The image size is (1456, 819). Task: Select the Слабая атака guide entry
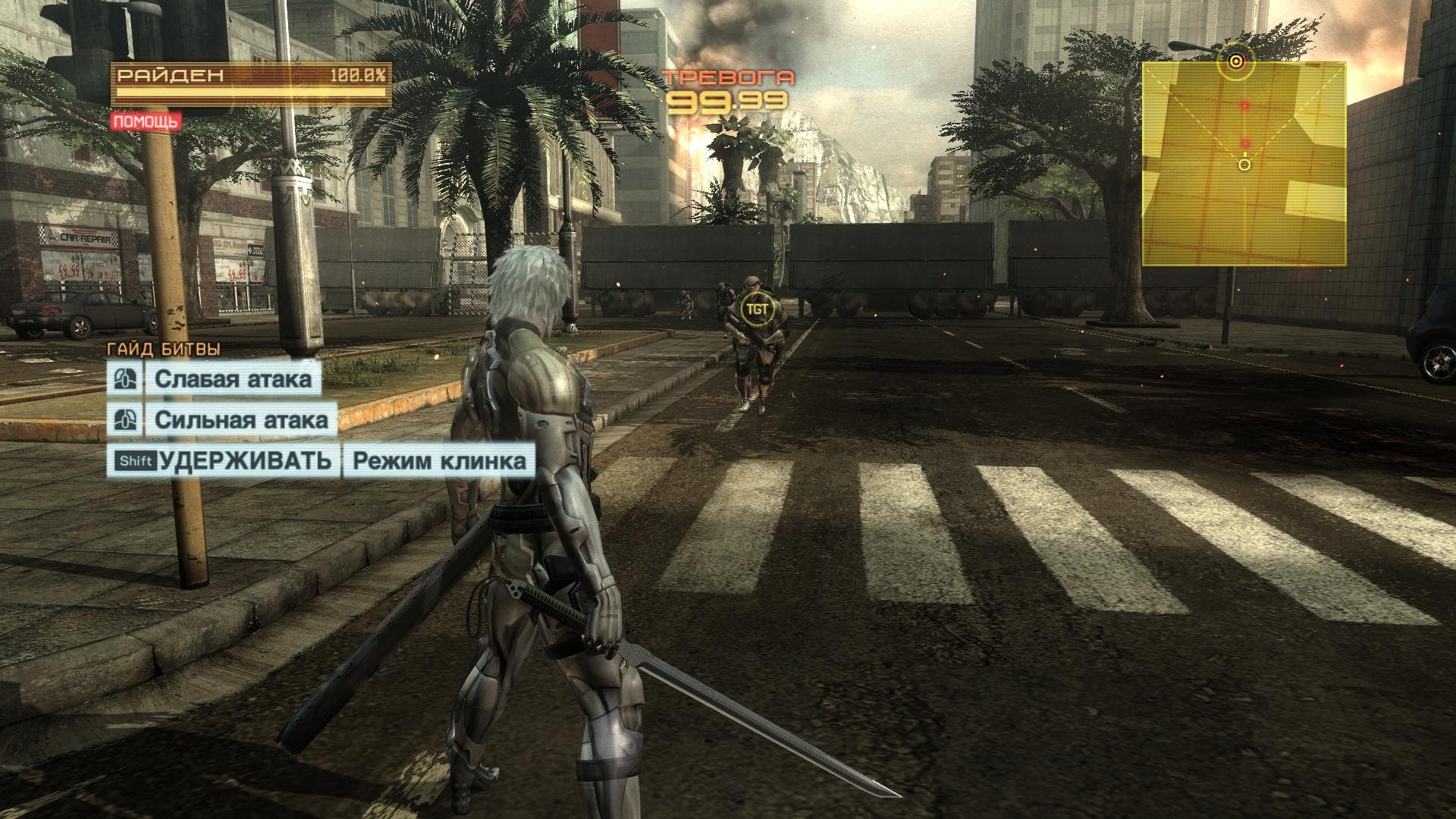234,379
